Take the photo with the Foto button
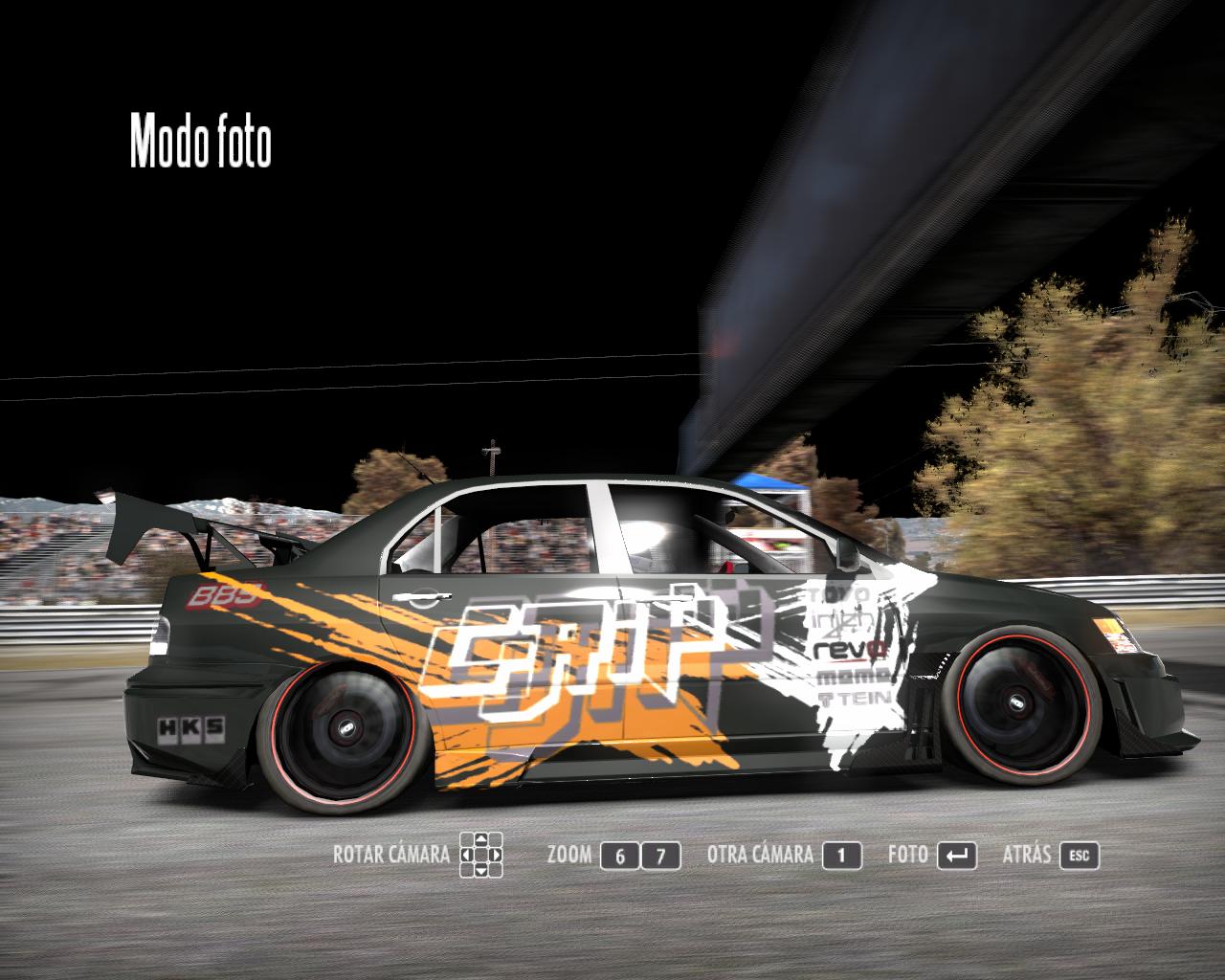Viewport: 1225px width, 980px height. coord(956,856)
